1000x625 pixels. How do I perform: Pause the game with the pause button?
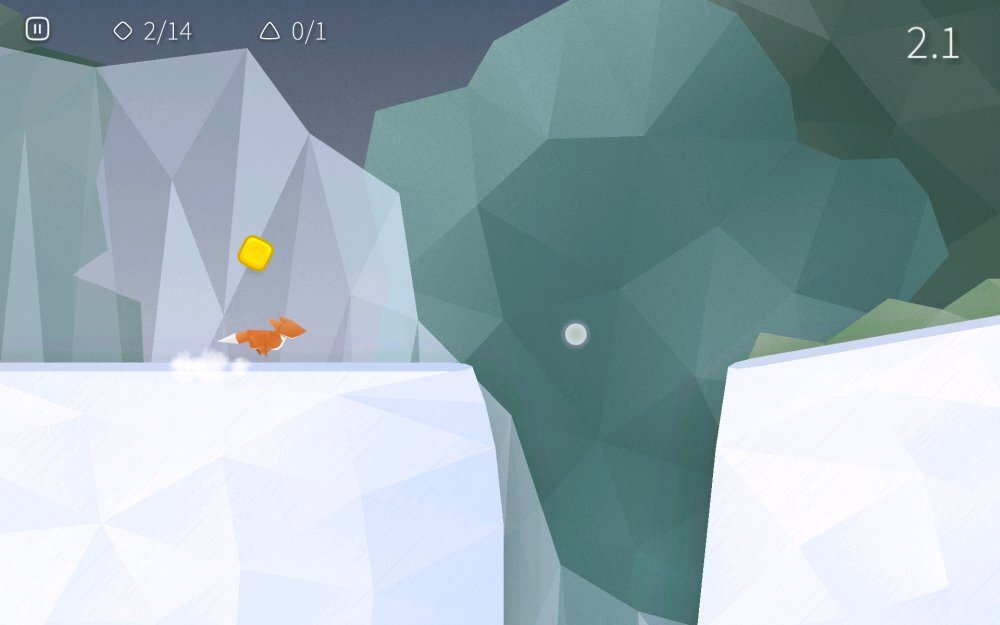[37, 29]
